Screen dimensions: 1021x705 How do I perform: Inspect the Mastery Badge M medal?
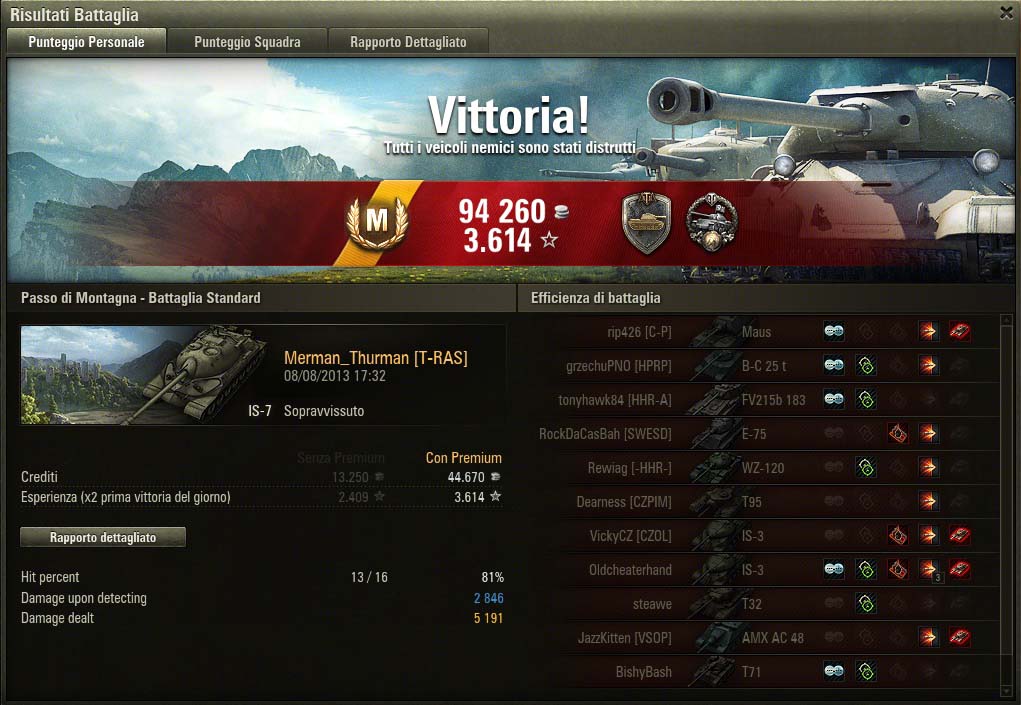point(376,224)
